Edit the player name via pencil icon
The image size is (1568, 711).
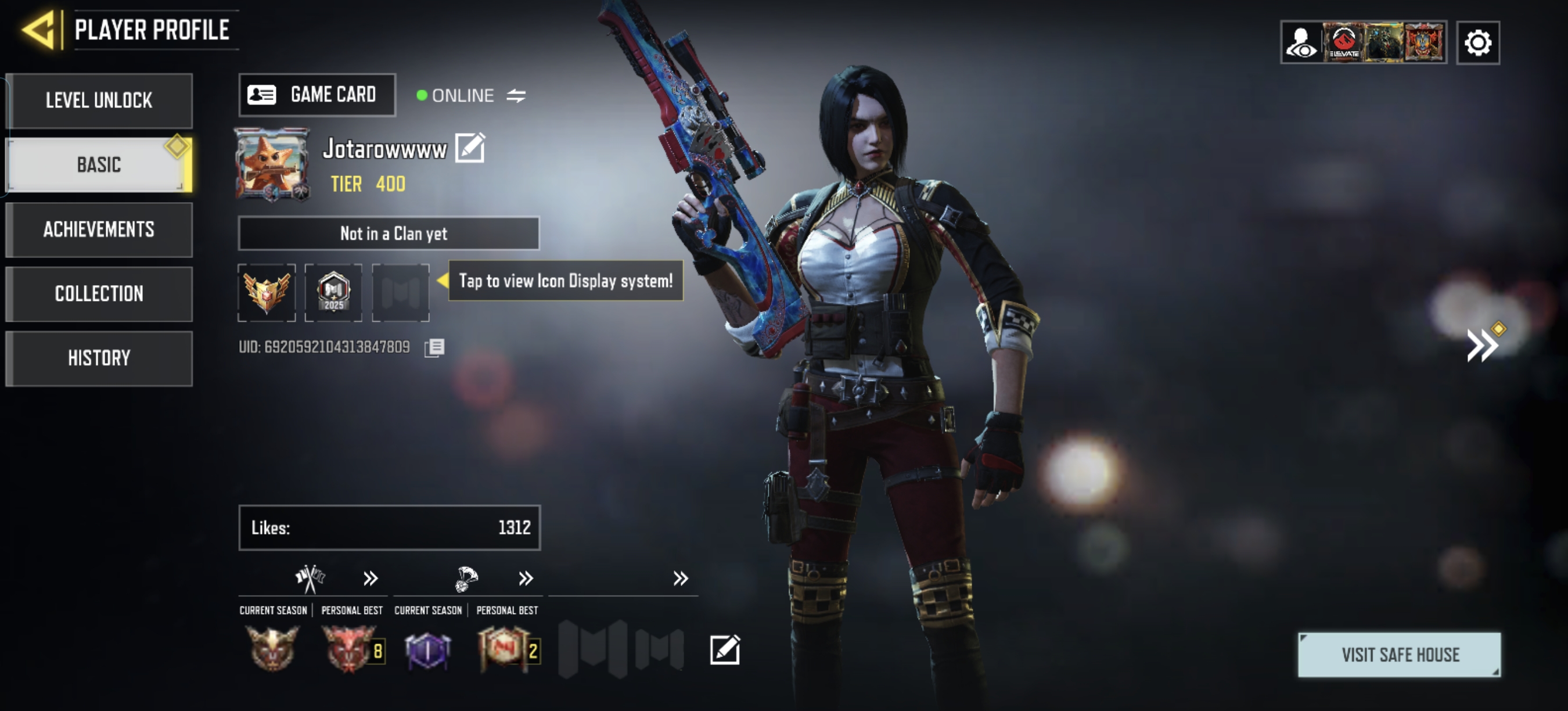tap(471, 147)
